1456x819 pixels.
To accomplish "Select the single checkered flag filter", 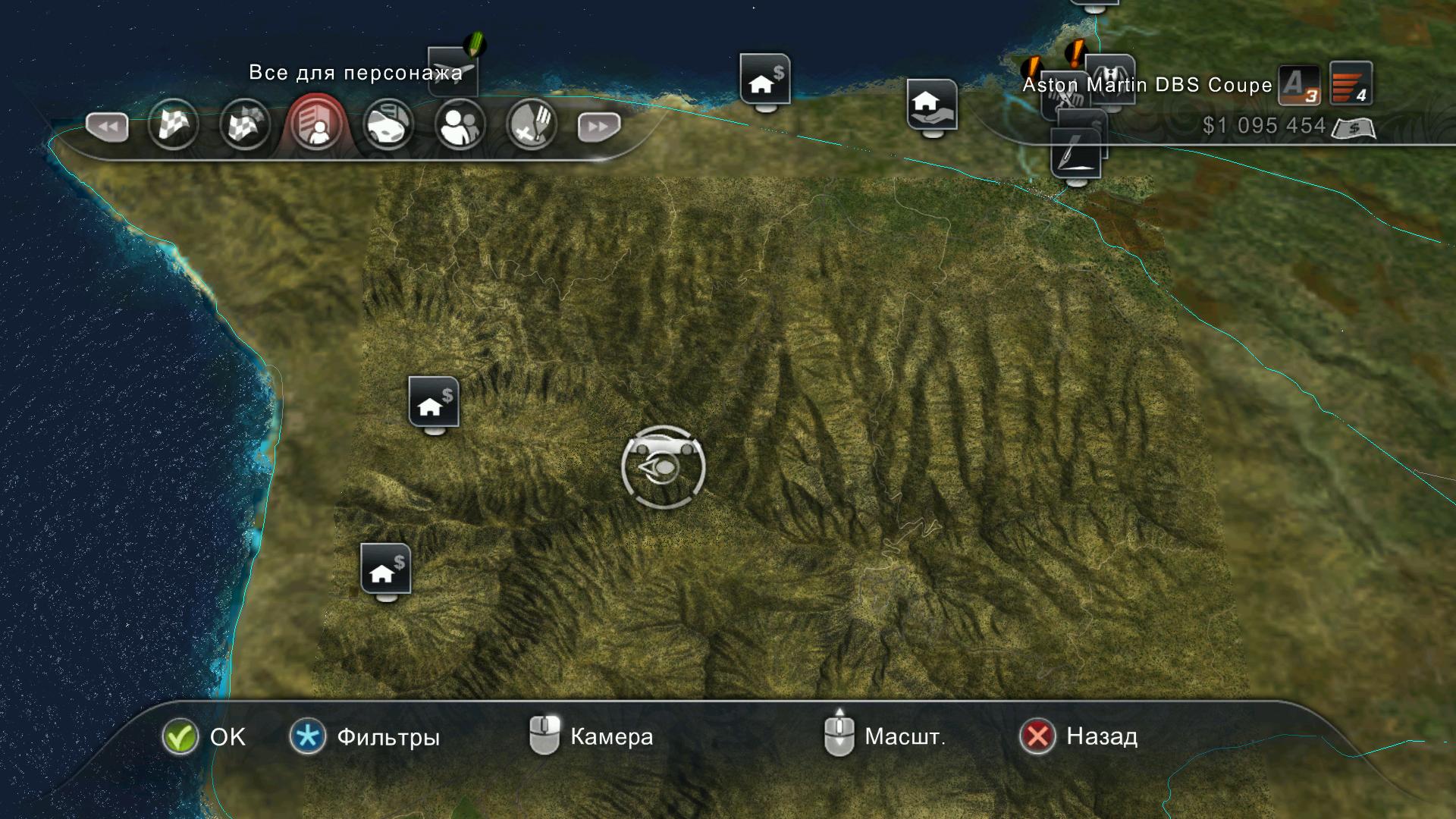I will pos(174,125).
